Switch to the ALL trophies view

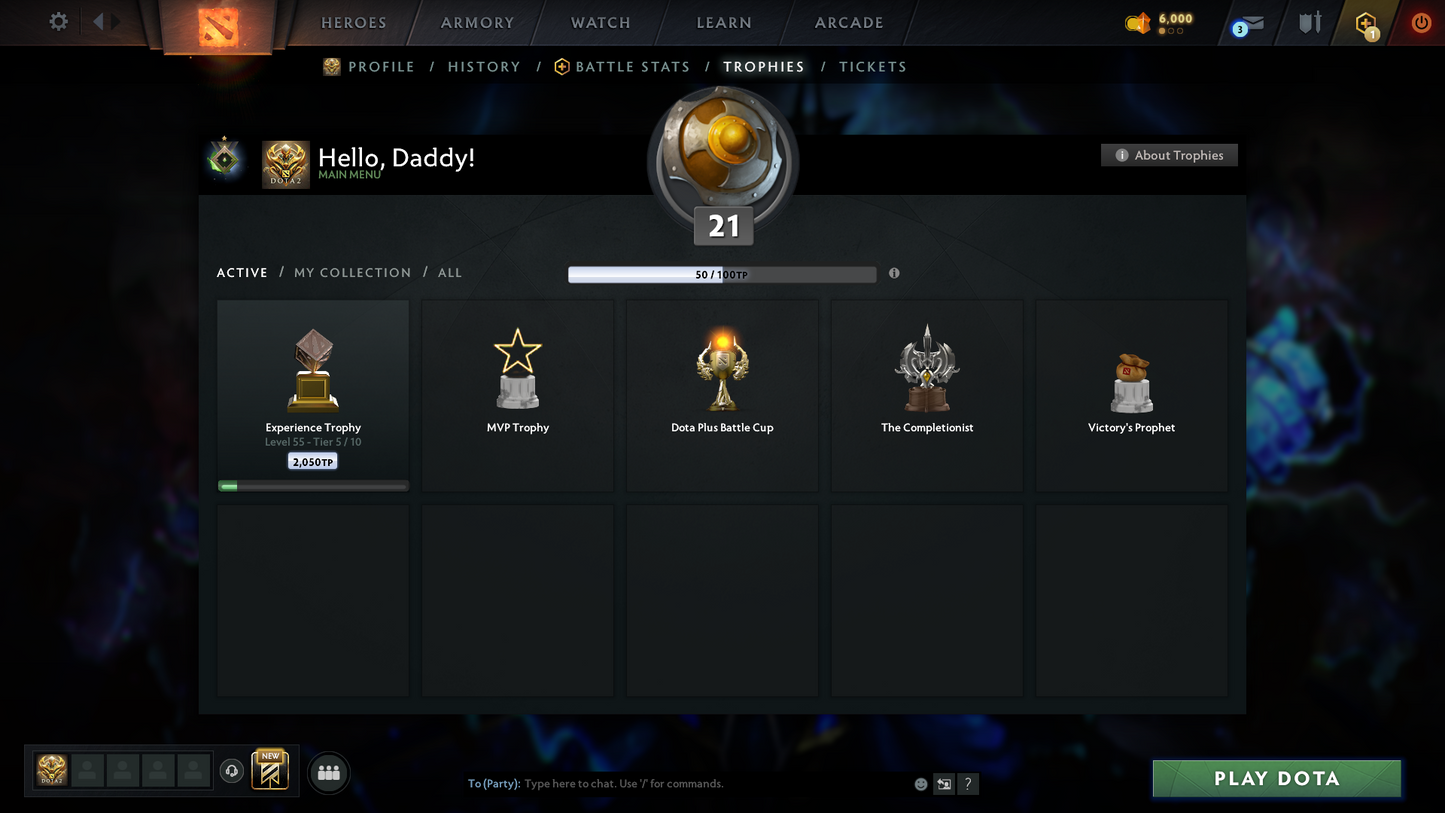[x=449, y=272]
